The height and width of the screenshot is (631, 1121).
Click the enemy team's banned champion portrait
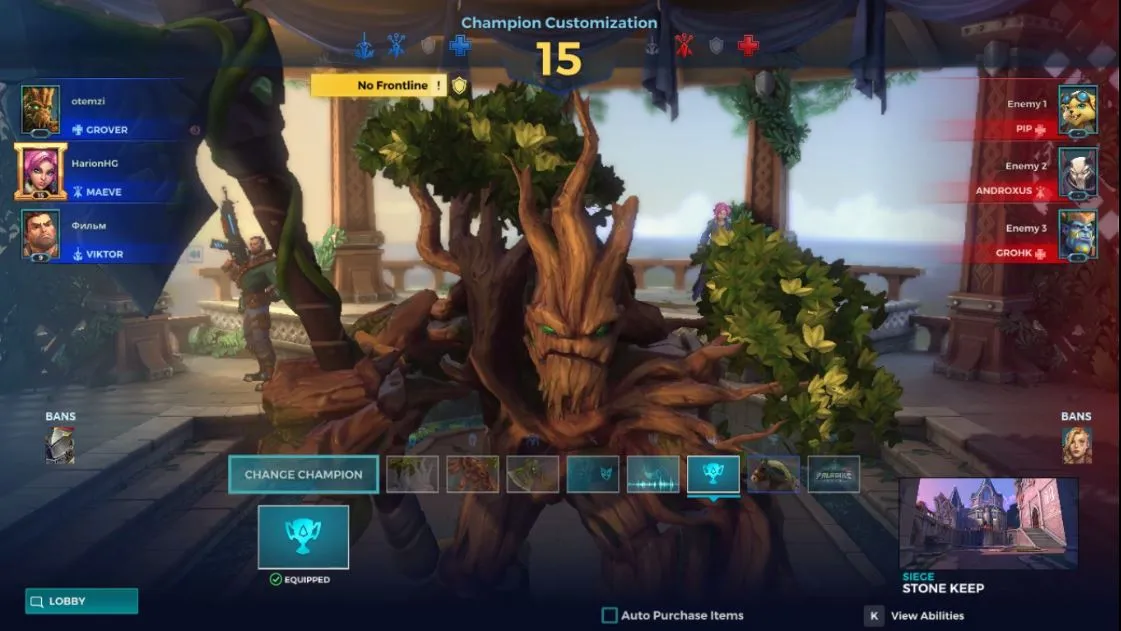[1076, 445]
